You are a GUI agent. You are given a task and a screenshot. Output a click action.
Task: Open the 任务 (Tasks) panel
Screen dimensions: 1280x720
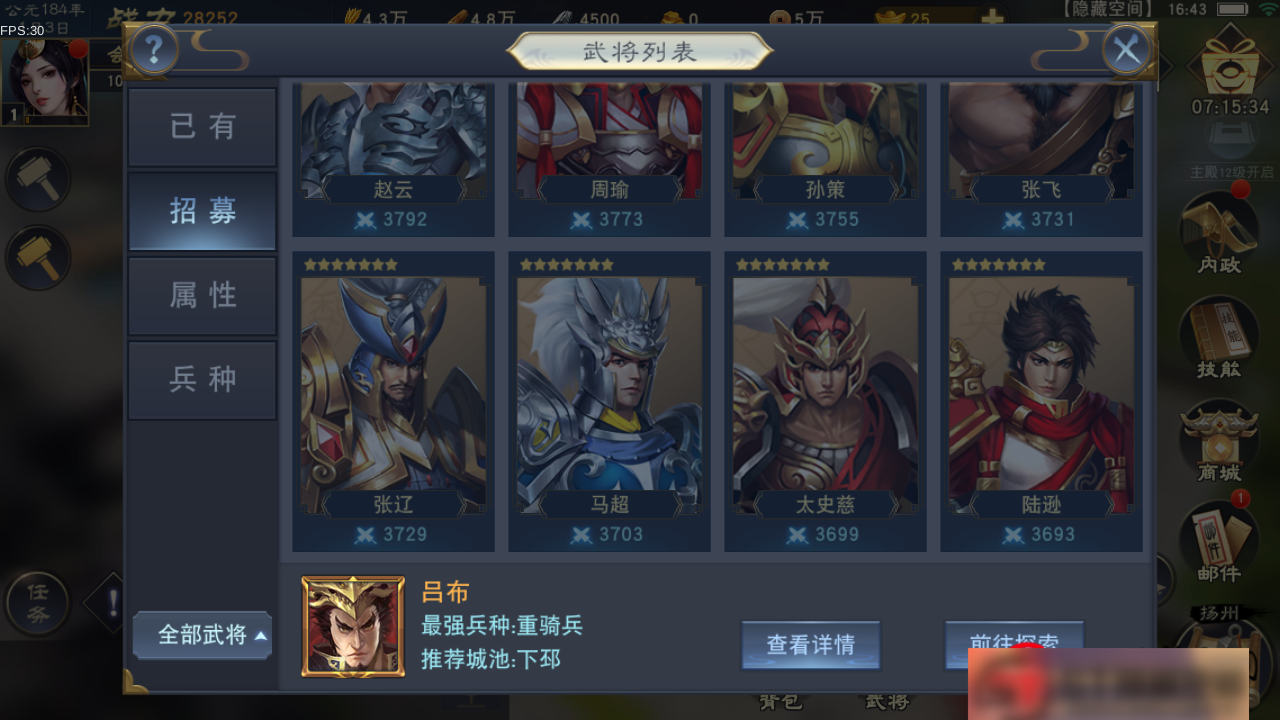38,602
